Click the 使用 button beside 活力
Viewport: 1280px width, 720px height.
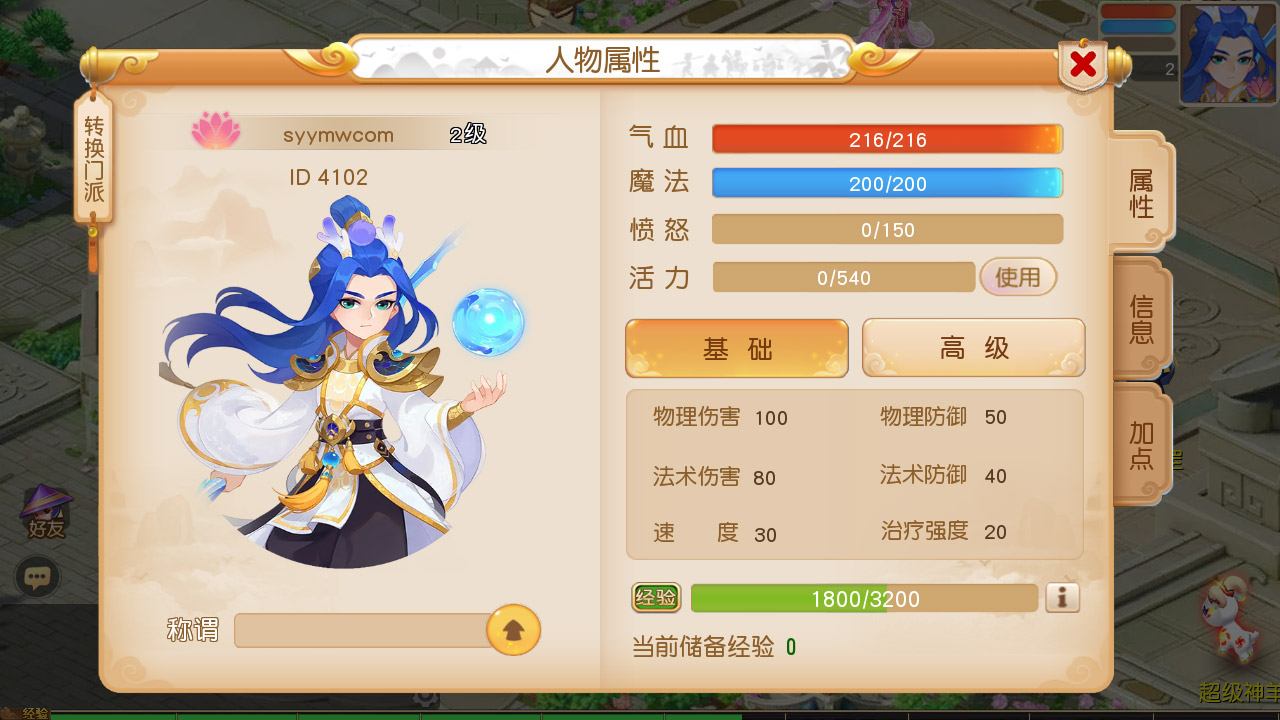1018,277
